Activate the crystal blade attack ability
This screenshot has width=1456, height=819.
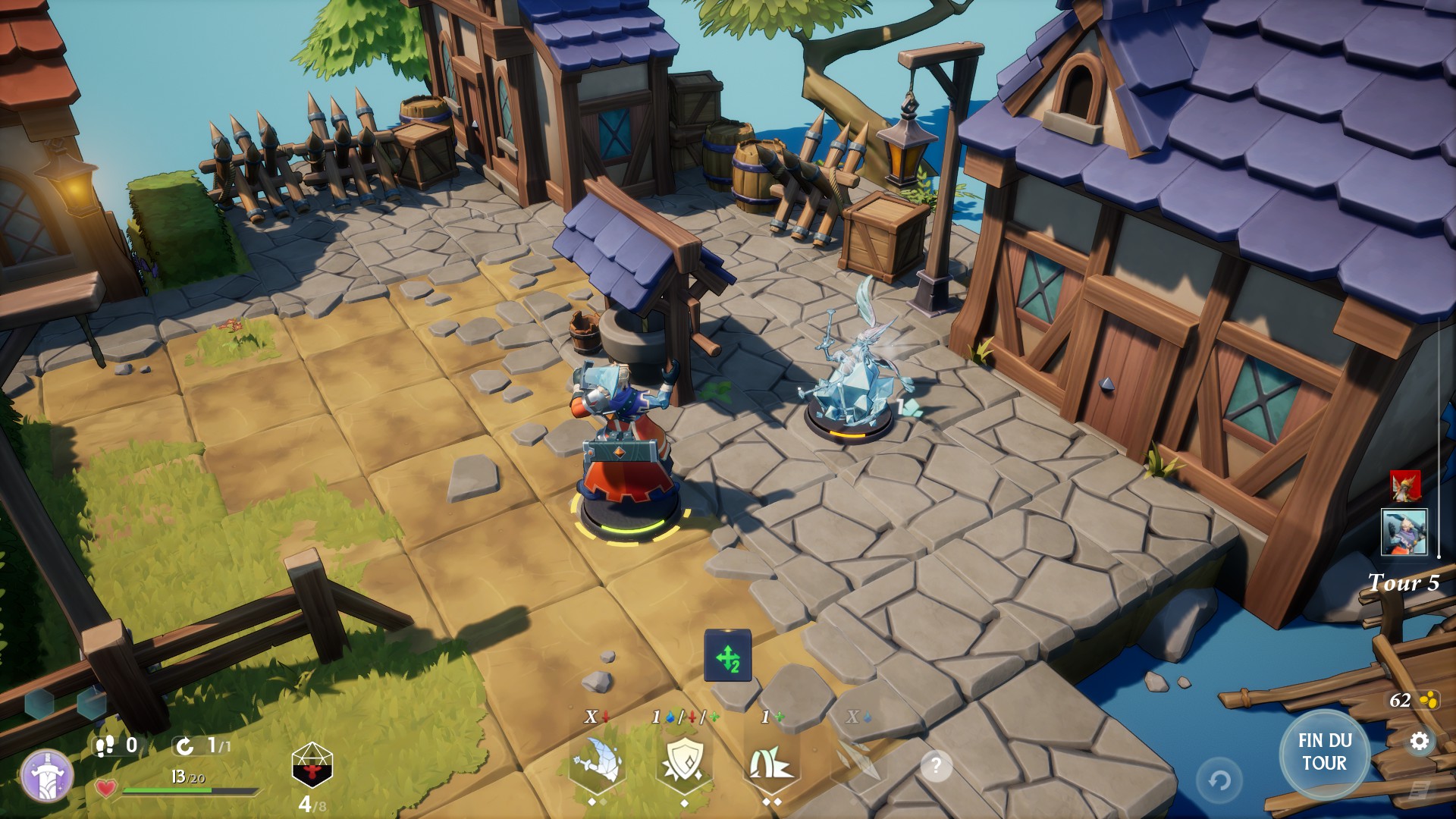pos(598,761)
